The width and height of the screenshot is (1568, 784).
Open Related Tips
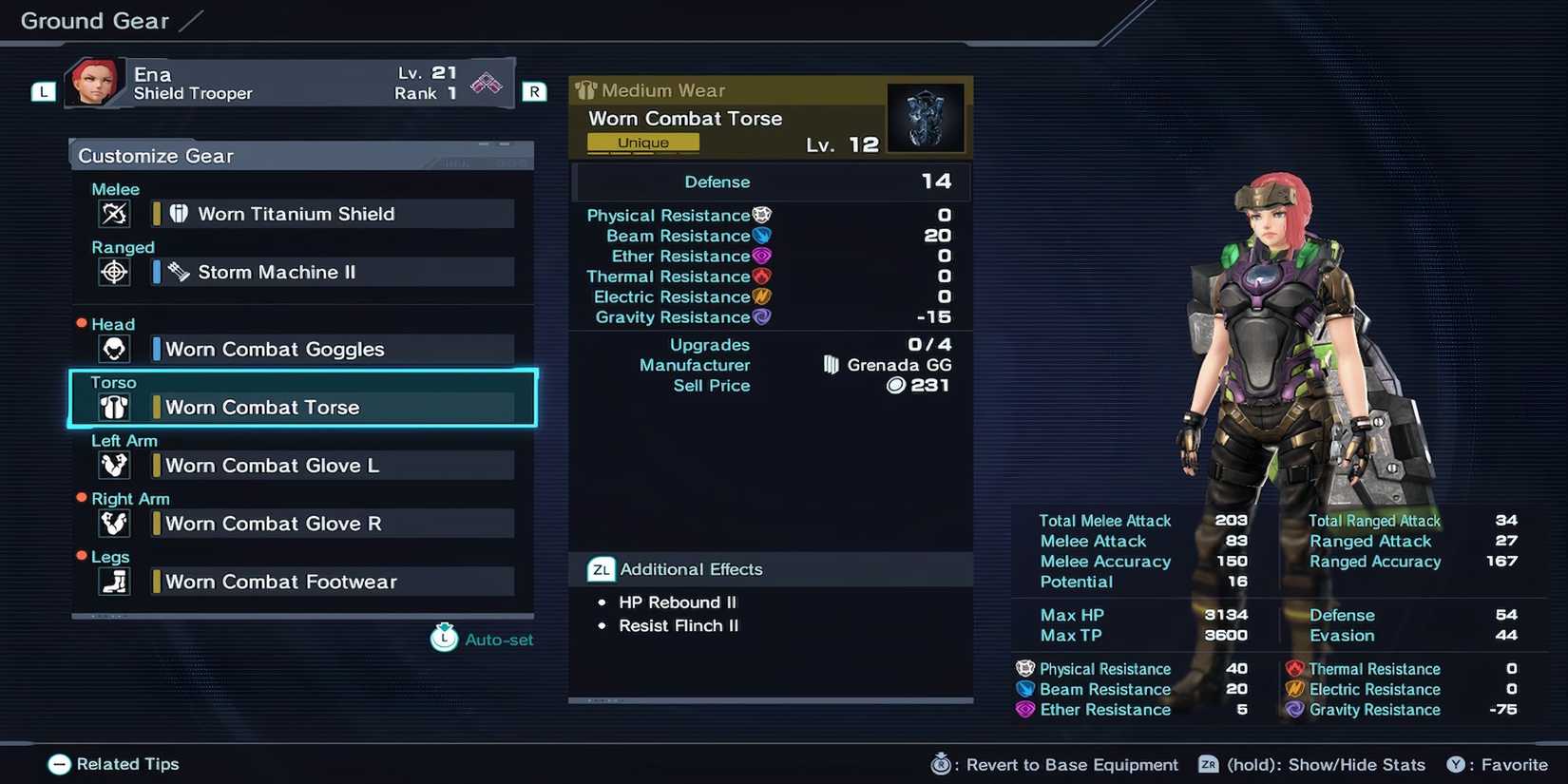(112, 764)
